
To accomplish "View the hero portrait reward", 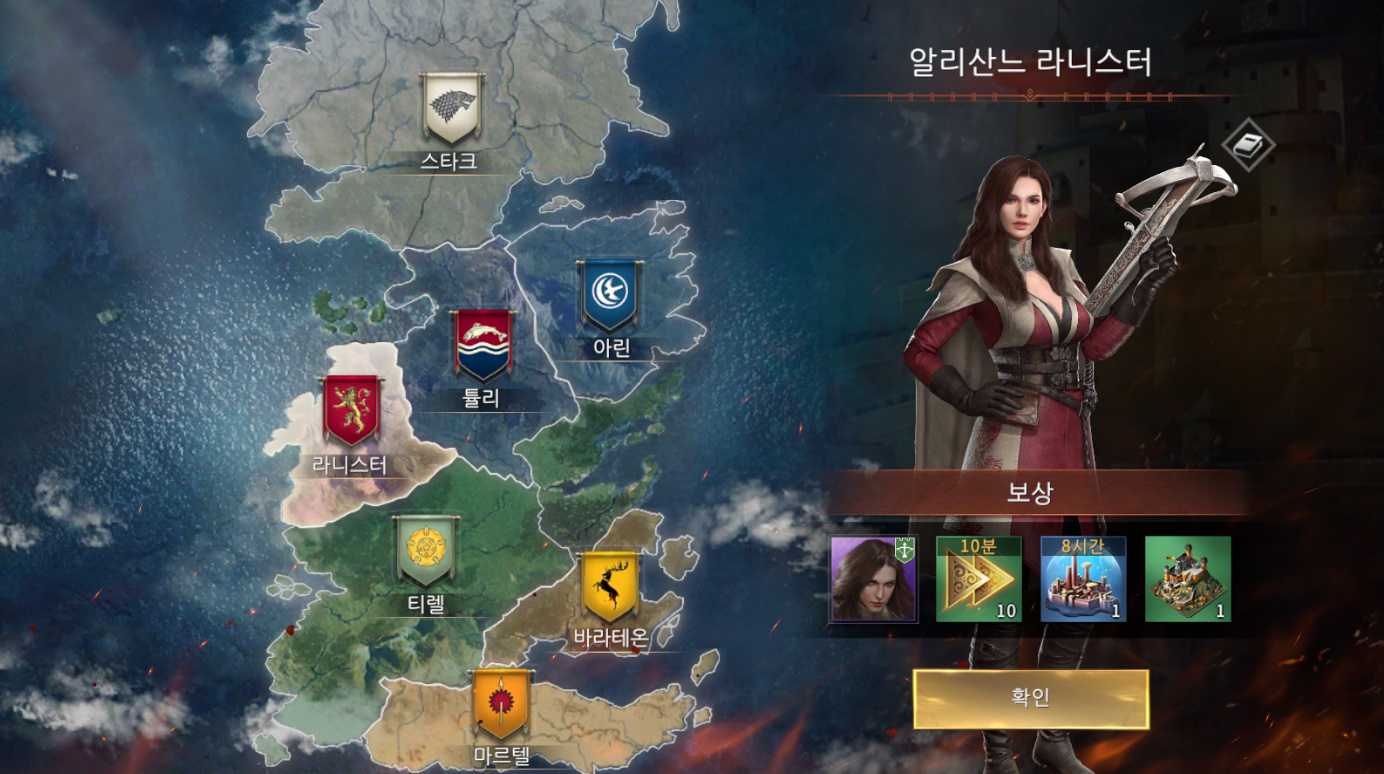I will point(873,579).
